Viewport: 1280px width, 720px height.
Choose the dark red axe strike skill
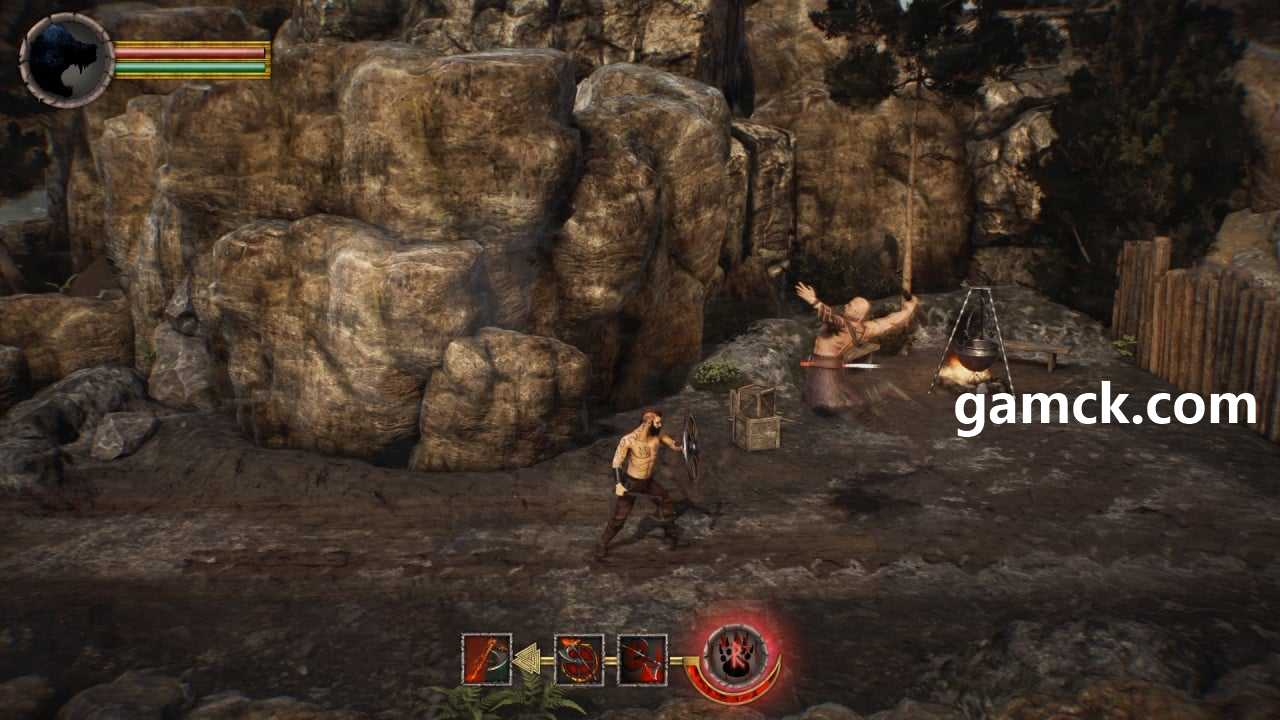coord(642,660)
